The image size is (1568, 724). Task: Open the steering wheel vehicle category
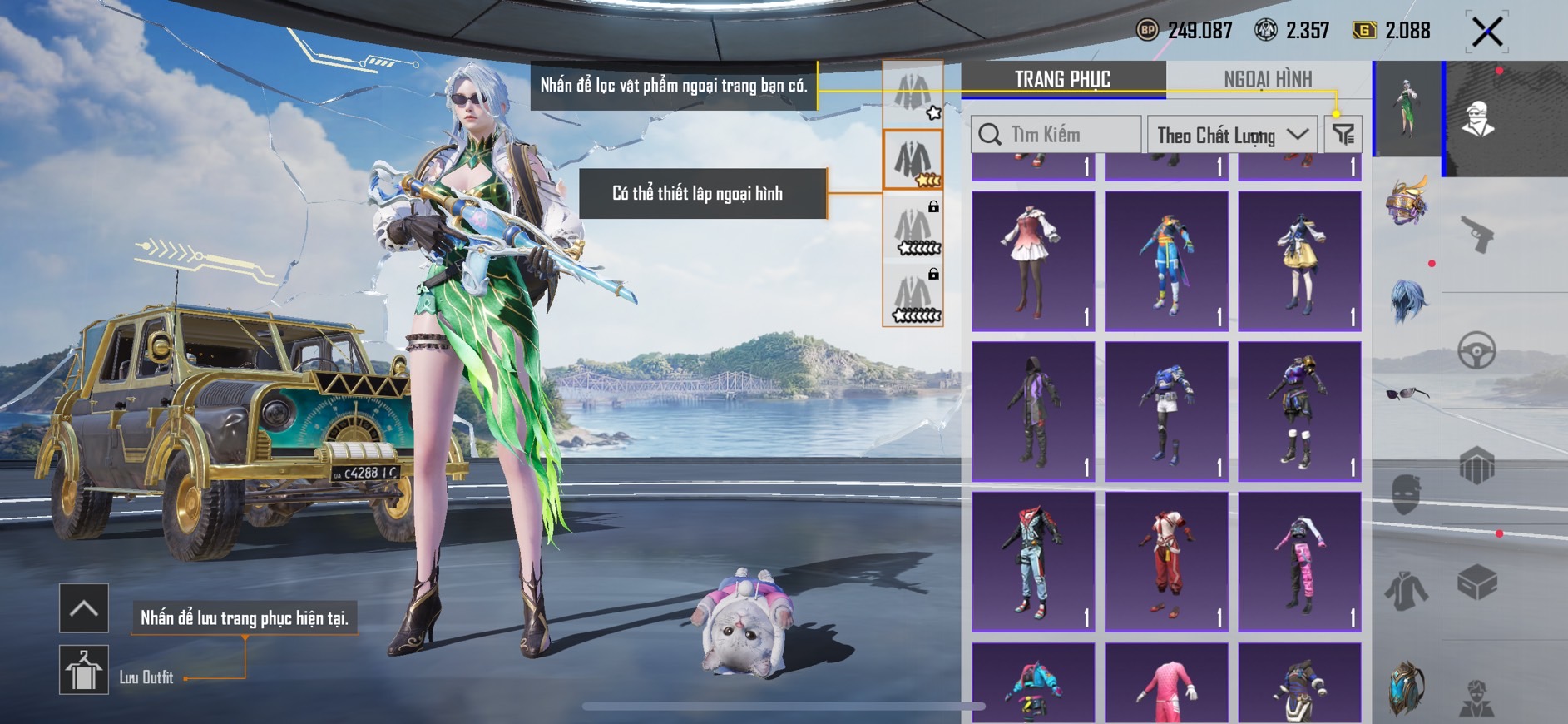[x=1477, y=351]
